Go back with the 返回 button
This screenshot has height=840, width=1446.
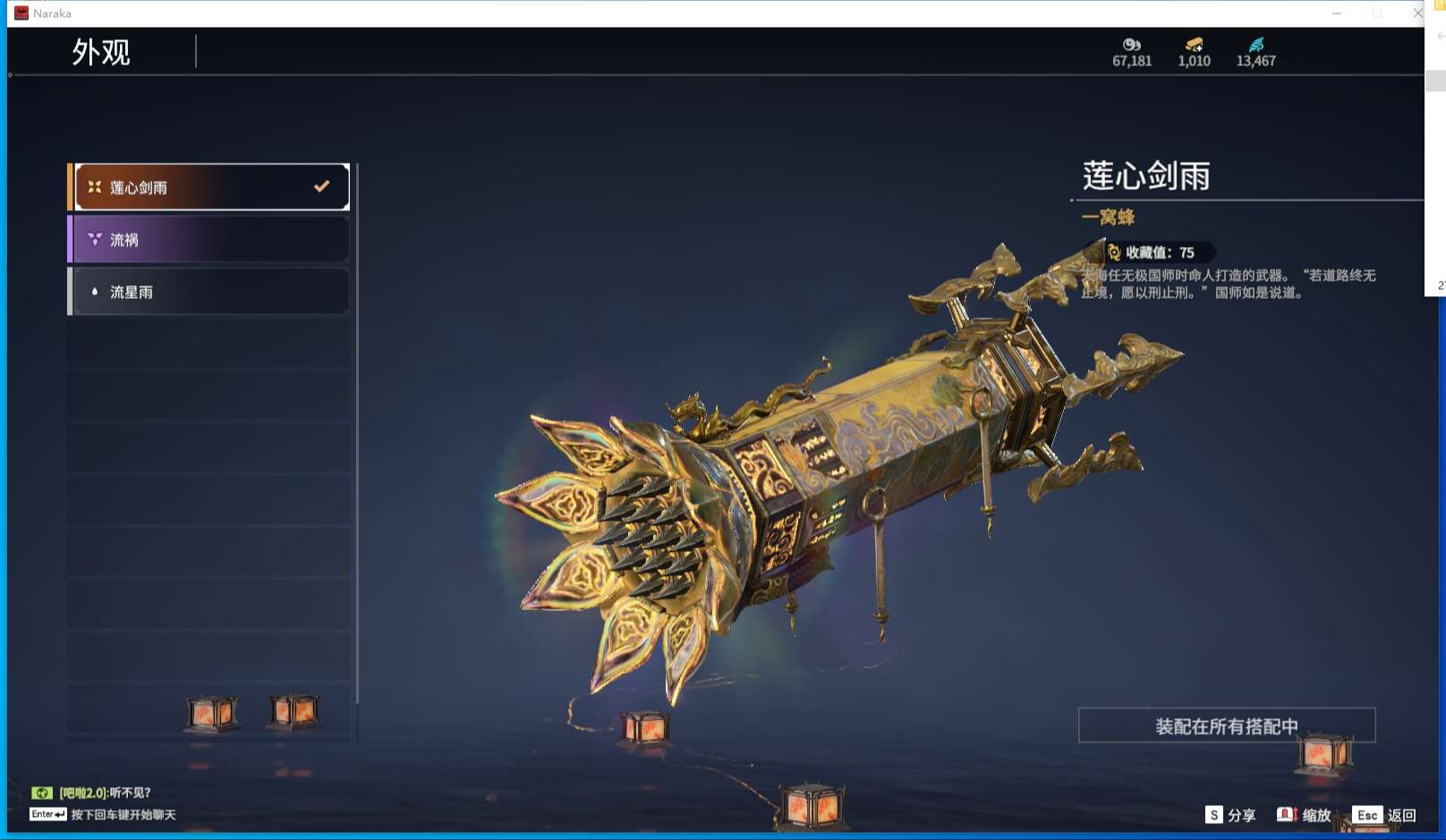[1383, 815]
